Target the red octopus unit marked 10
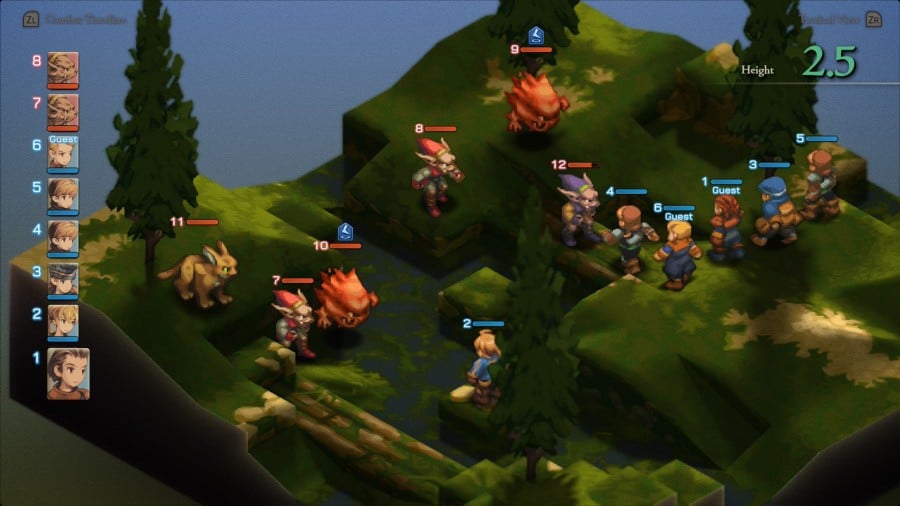Screen dimensions: 900x506 [345, 298]
